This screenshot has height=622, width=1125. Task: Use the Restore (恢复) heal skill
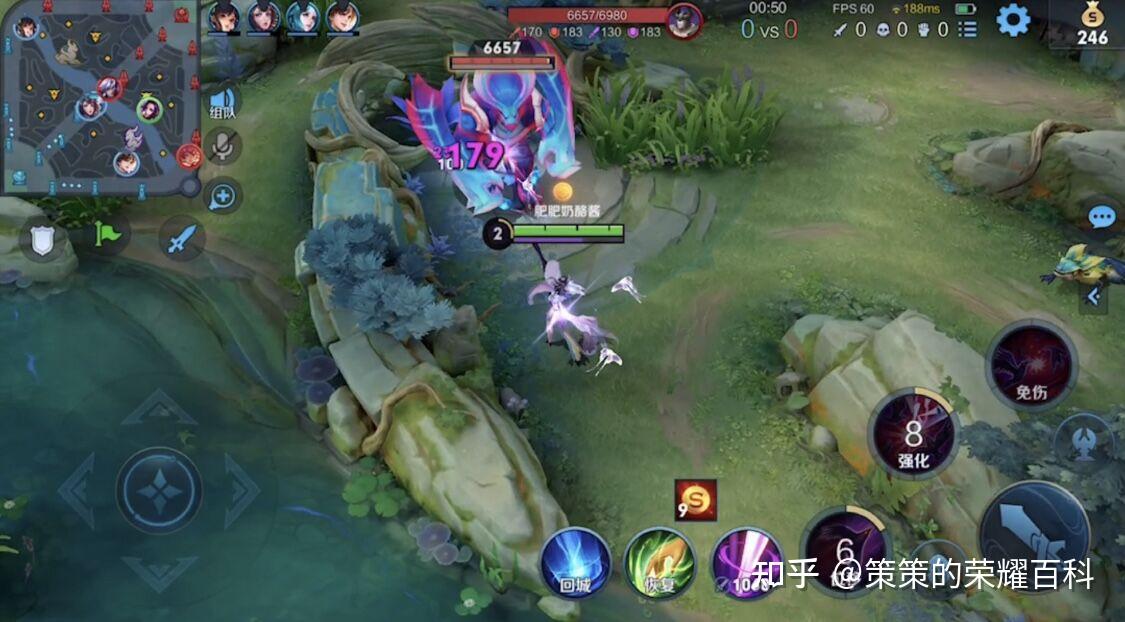point(660,564)
